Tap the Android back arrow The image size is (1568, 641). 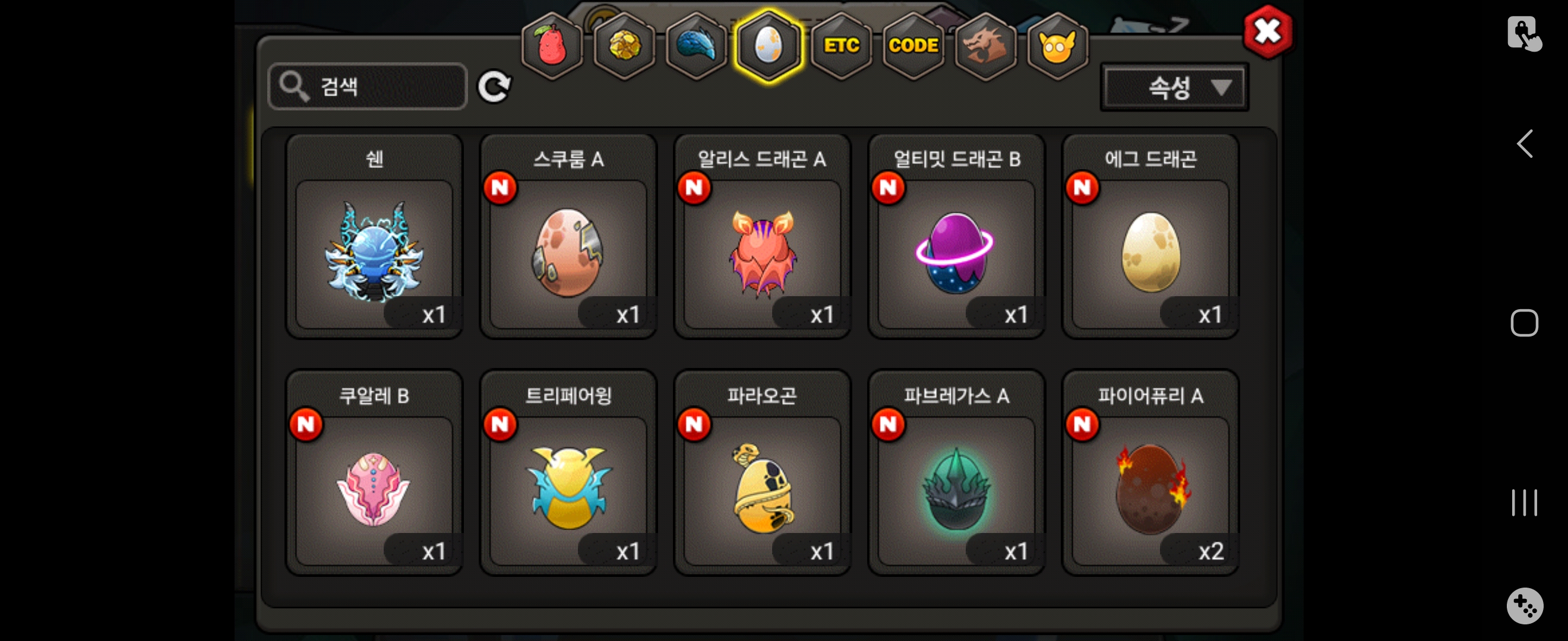point(1524,144)
